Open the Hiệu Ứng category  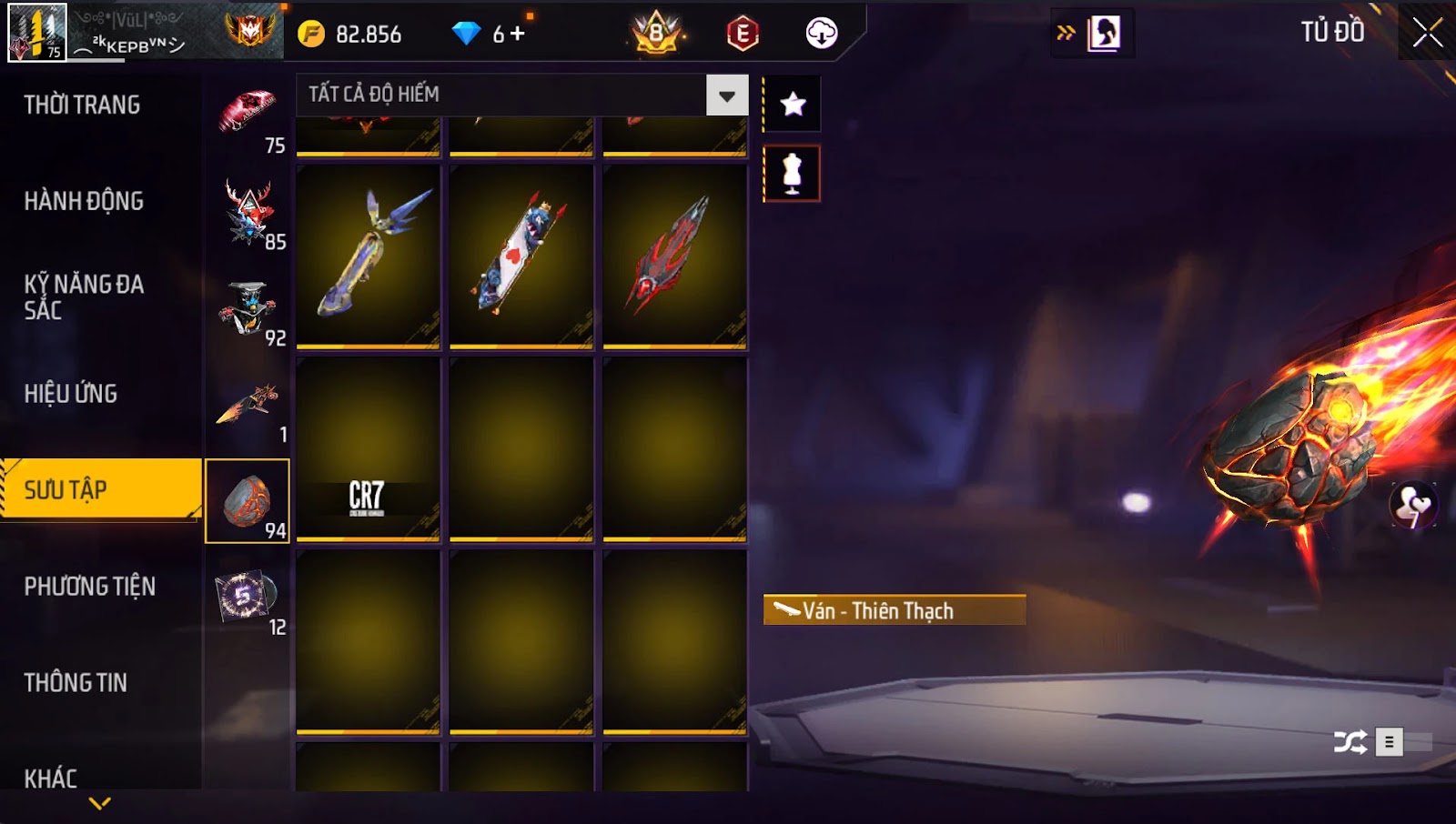[71, 394]
